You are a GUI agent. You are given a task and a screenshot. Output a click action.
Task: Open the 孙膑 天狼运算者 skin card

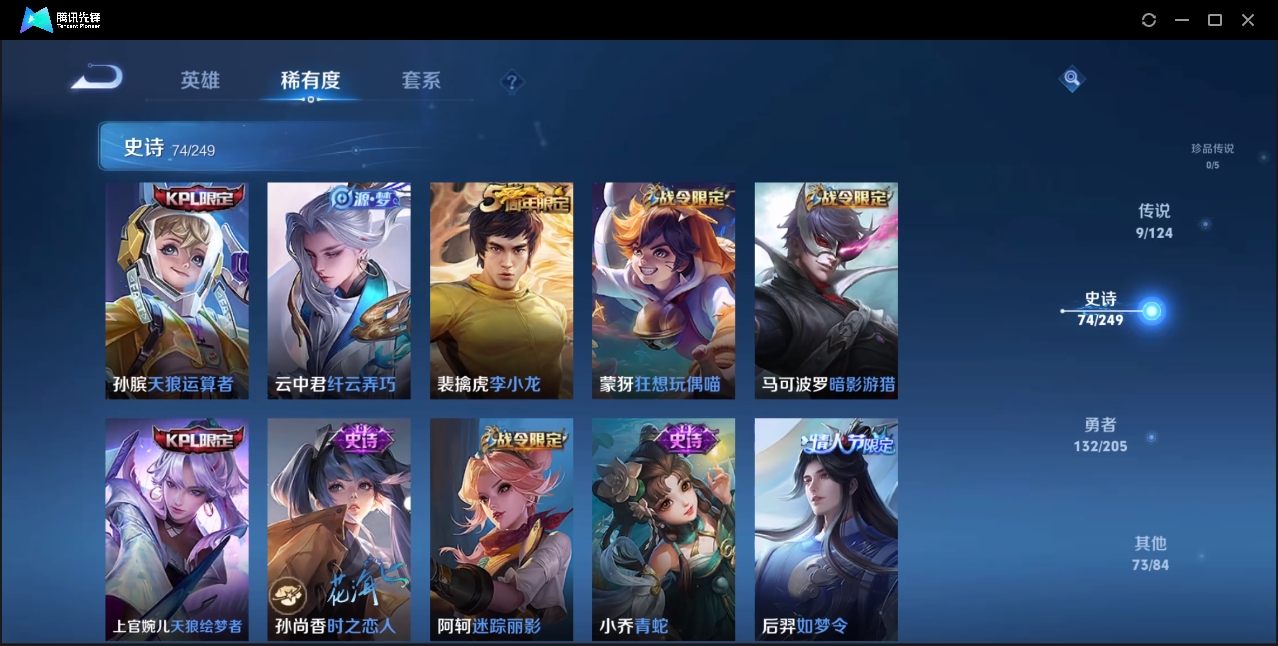coord(177,290)
